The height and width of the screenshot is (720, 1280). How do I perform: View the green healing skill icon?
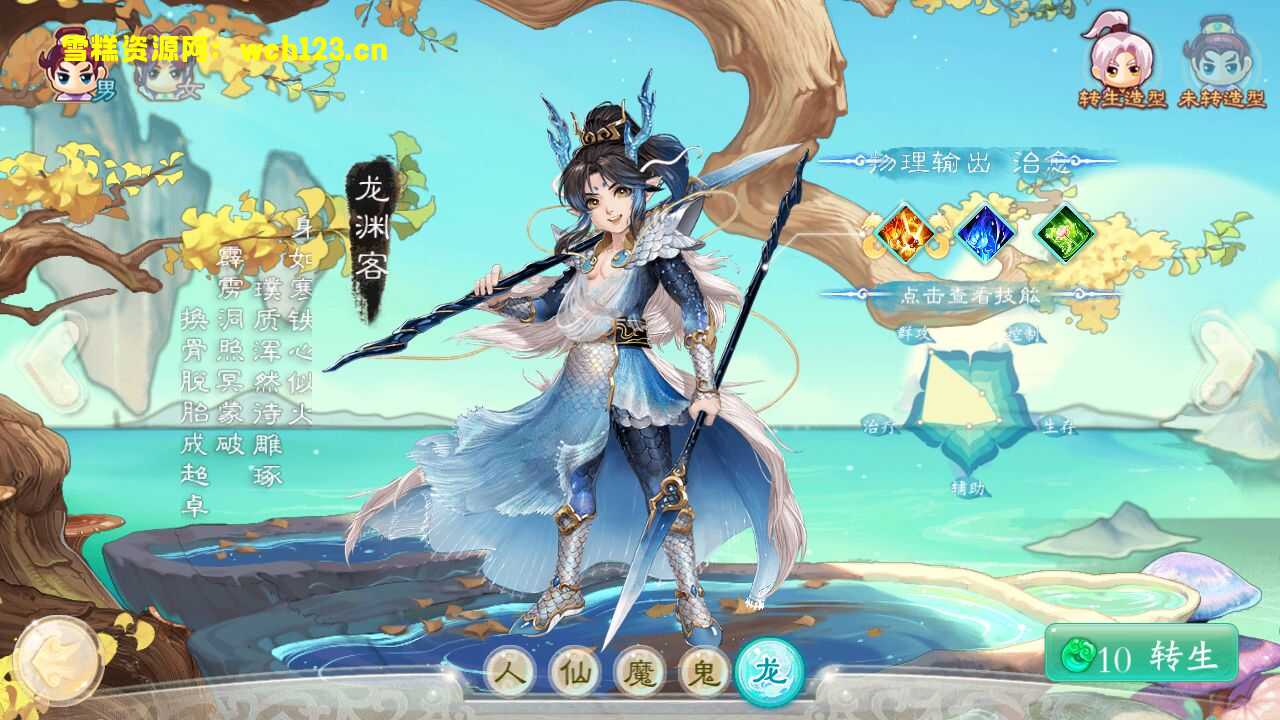[x=1064, y=233]
